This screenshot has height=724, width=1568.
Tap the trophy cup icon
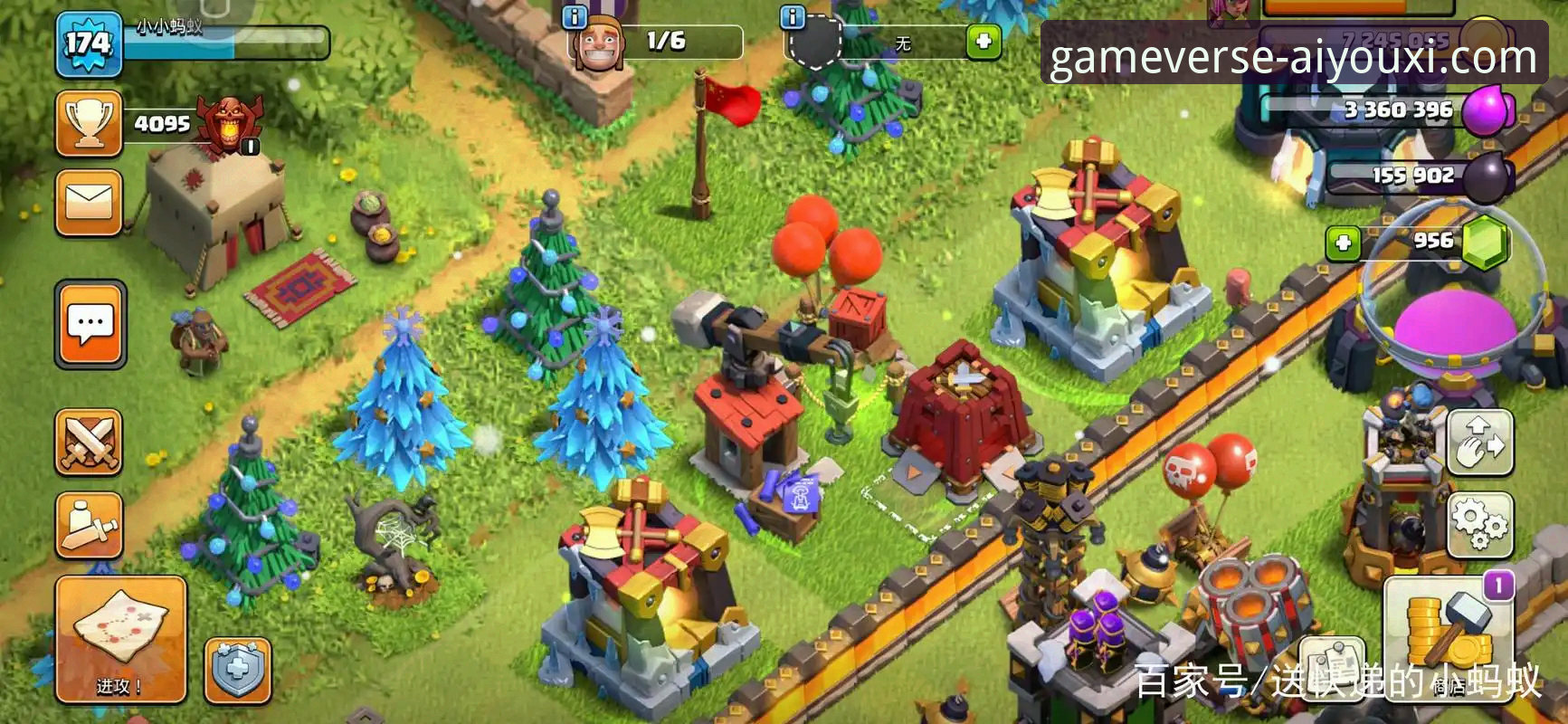pyautogui.click(x=89, y=123)
